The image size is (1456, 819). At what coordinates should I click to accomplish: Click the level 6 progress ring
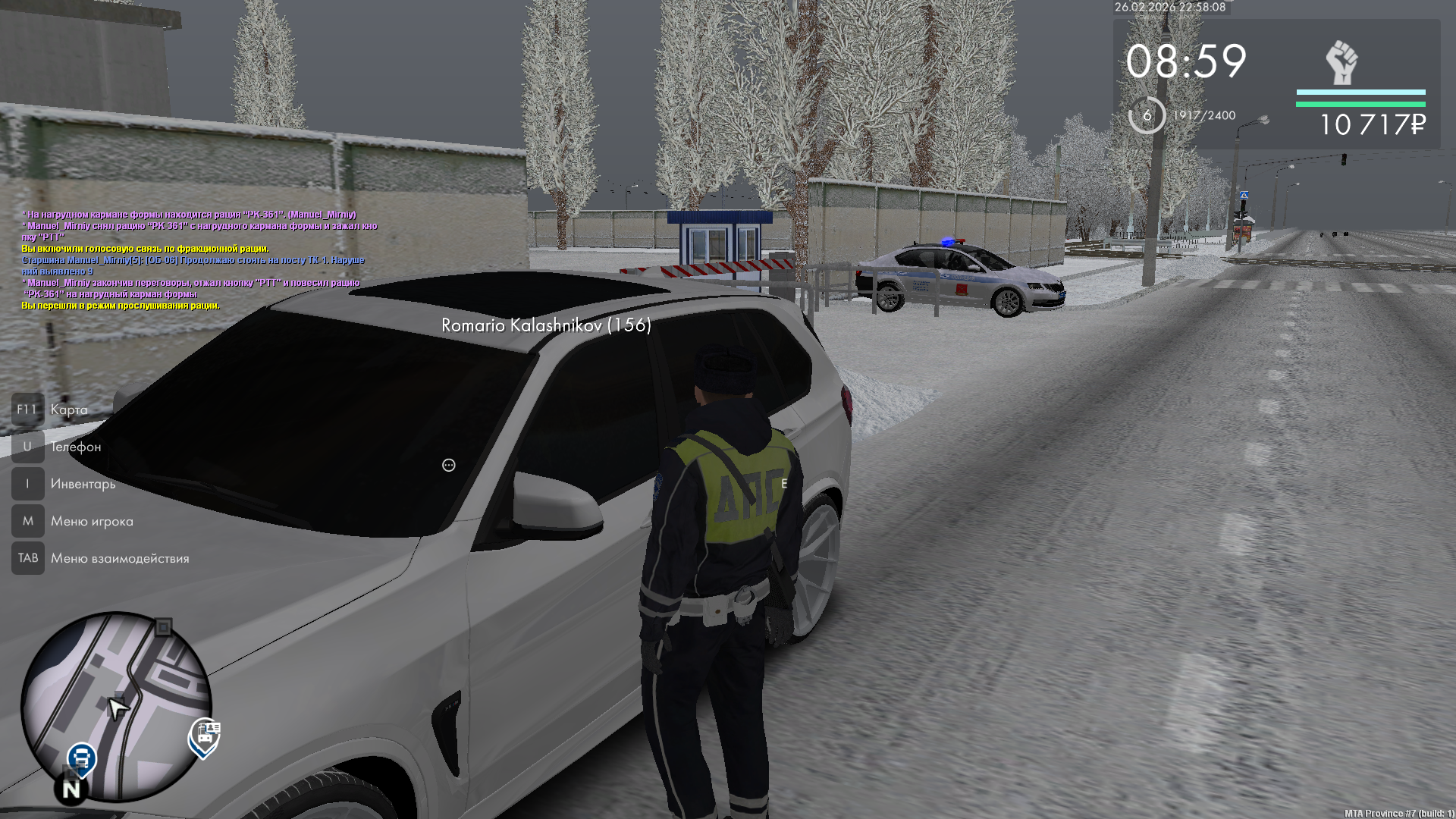click(1147, 115)
